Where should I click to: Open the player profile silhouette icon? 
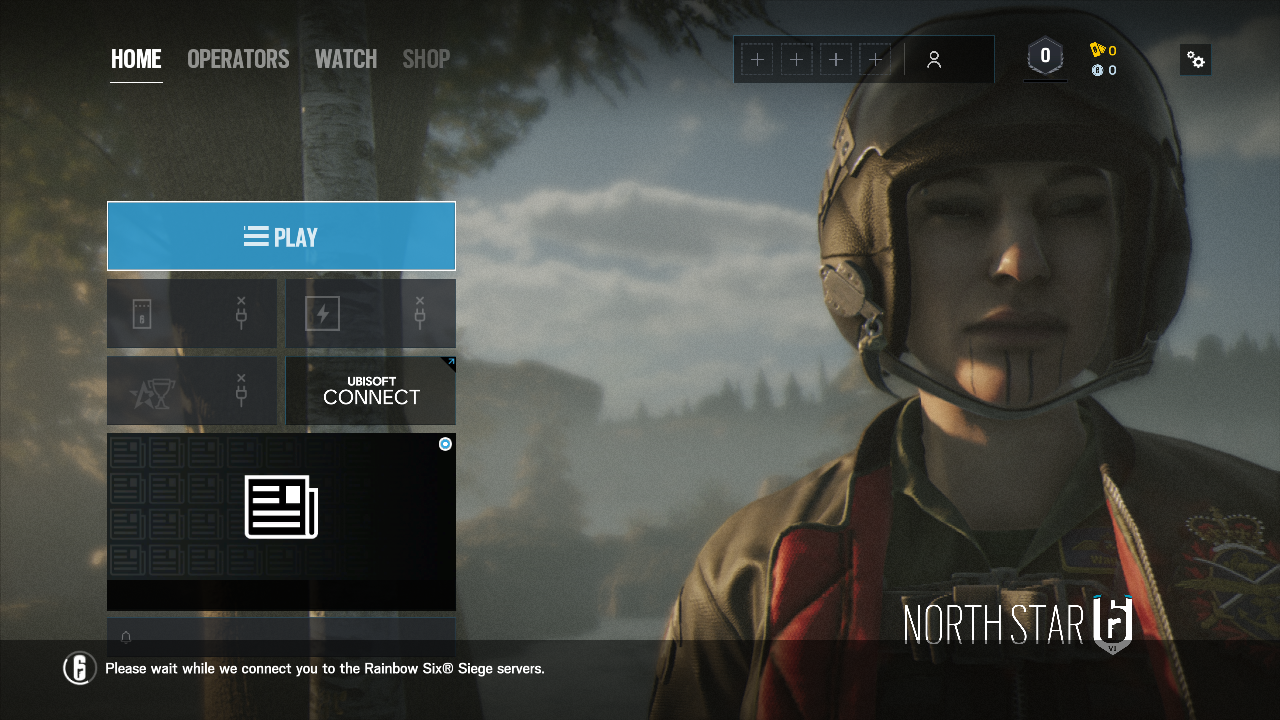tap(934, 60)
